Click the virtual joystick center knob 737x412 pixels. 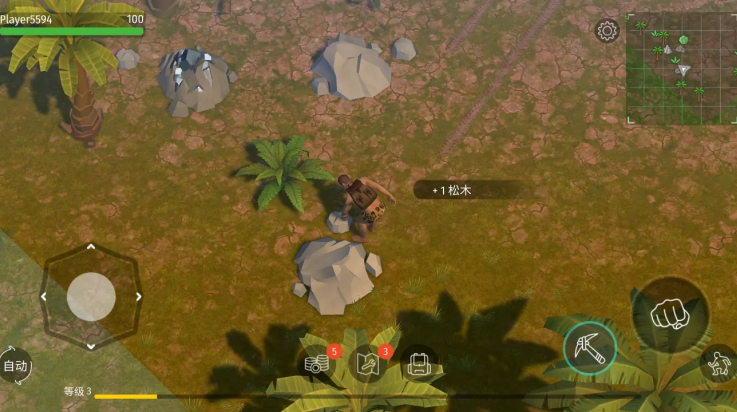91,296
